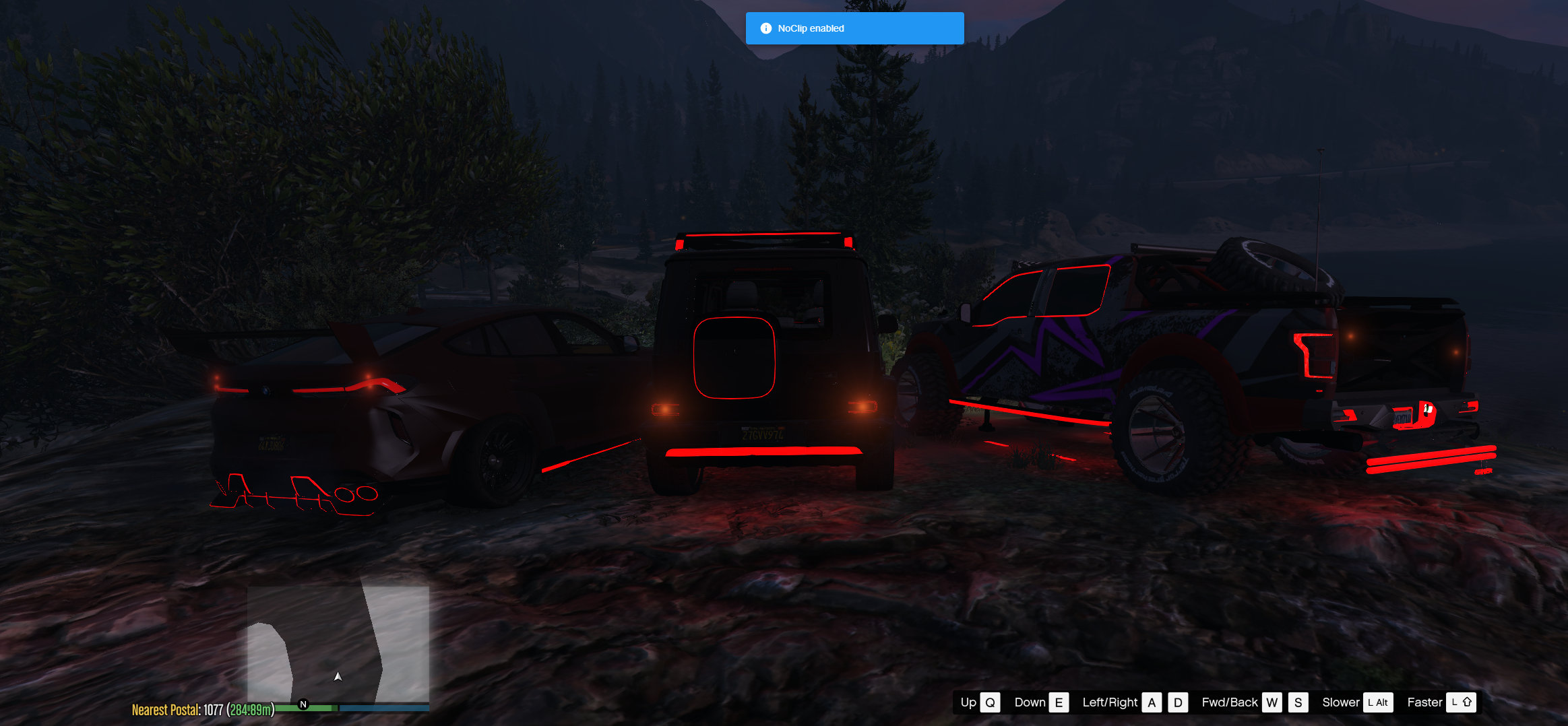Click the minimap in the bottom left corner
The width and height of the screenshot is (1568, 726).
[337, 640]
